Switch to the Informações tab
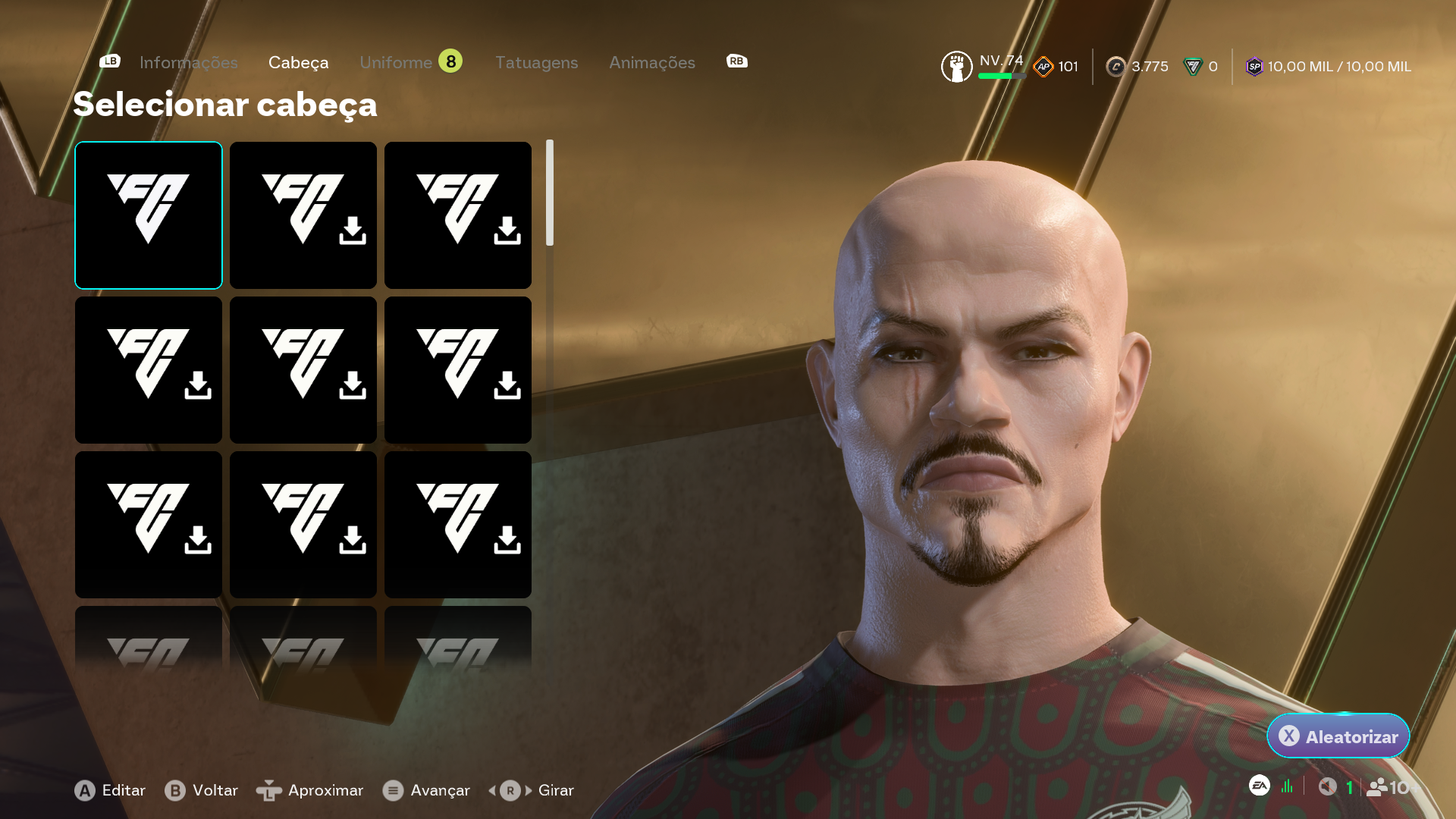Viewport: 1456px width, 819px height. [188, 63]
